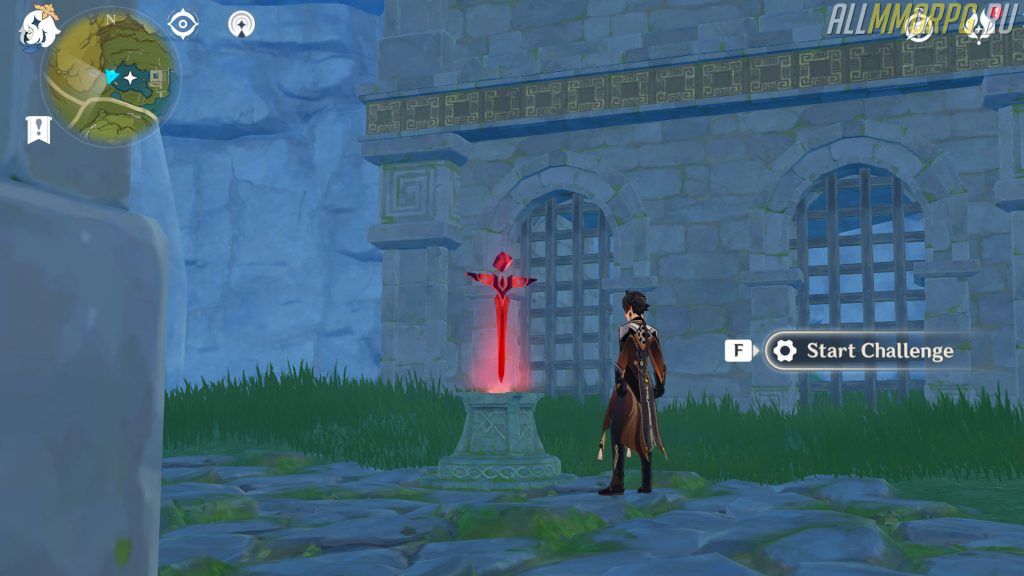Open the signal-arc icon beside Elemental Sight
Screen dimensions: 1024x576
coord(241,24)
